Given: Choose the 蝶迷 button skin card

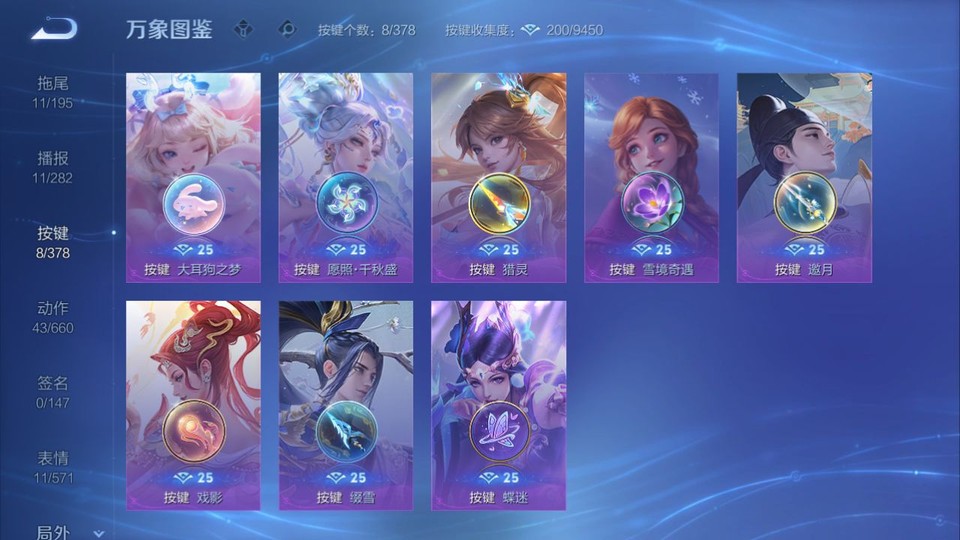Looking at the screenshot, I should coord(498,405).
